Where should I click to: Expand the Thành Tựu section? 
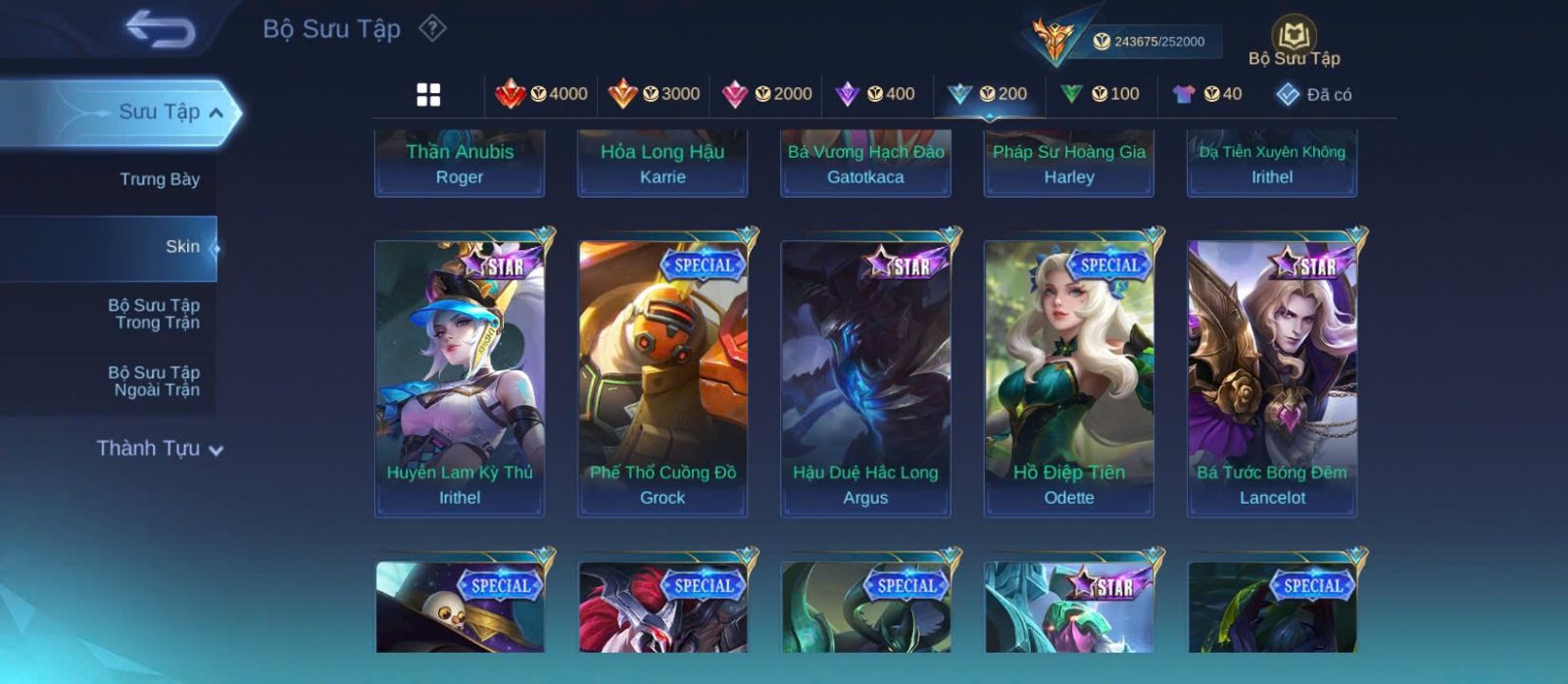pyautogui.click(x=159, y=449)
